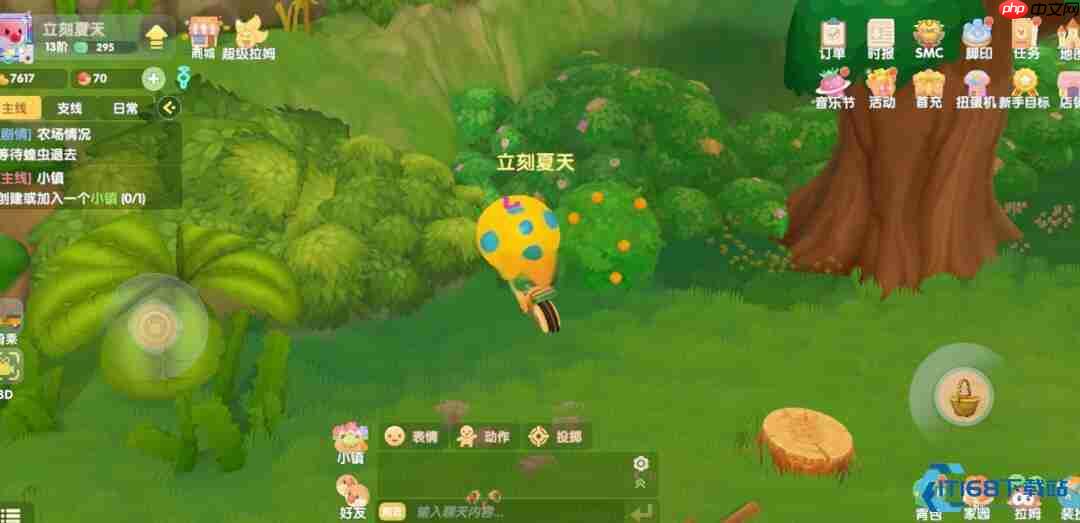1080x523 pixels.
Task: Open the SMC icon
Action: 929,40
